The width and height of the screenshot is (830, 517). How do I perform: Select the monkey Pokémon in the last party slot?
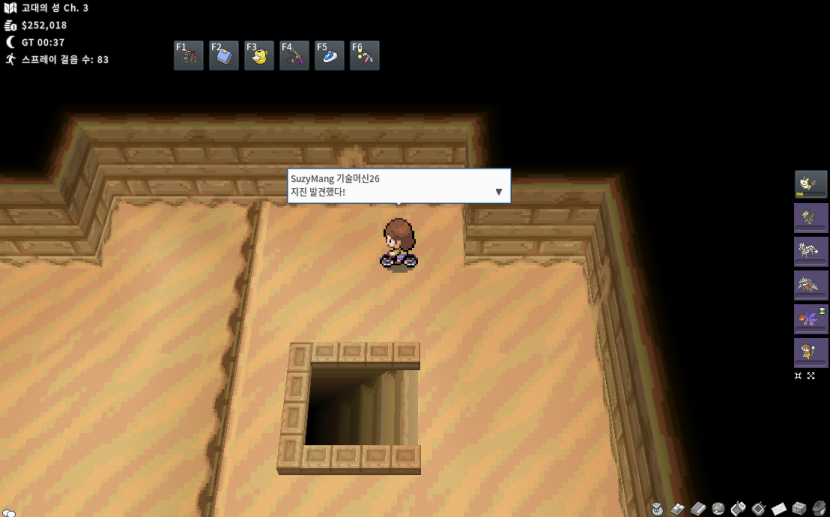pos(811,352)
